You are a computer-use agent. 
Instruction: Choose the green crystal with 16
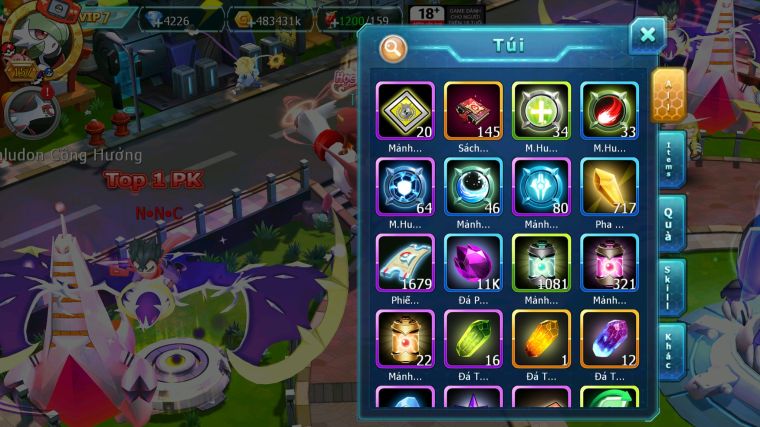tap(473, 339)
